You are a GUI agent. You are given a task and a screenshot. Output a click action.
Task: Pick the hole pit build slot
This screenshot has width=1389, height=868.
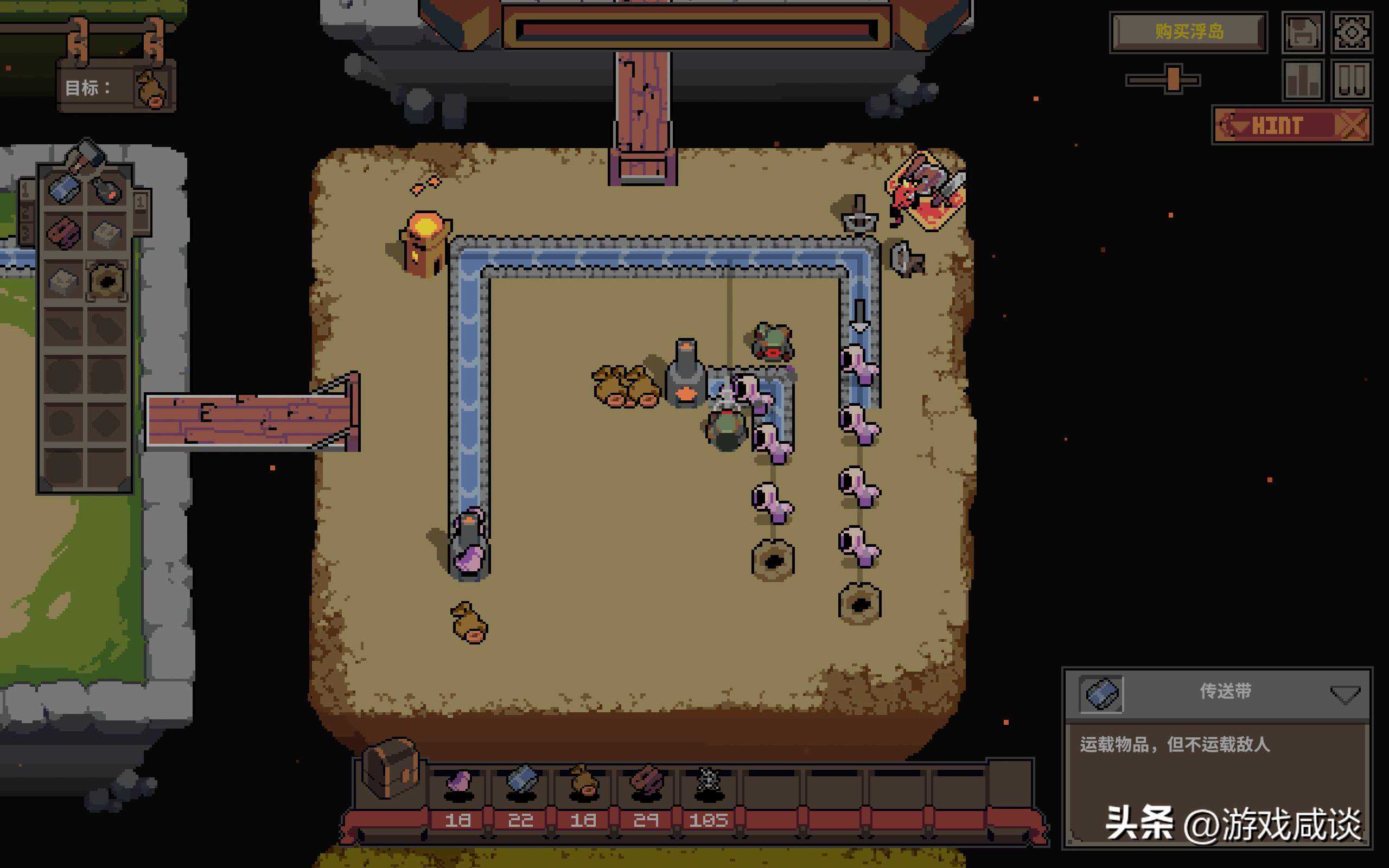pyautogui.click(x=107, y=280)
